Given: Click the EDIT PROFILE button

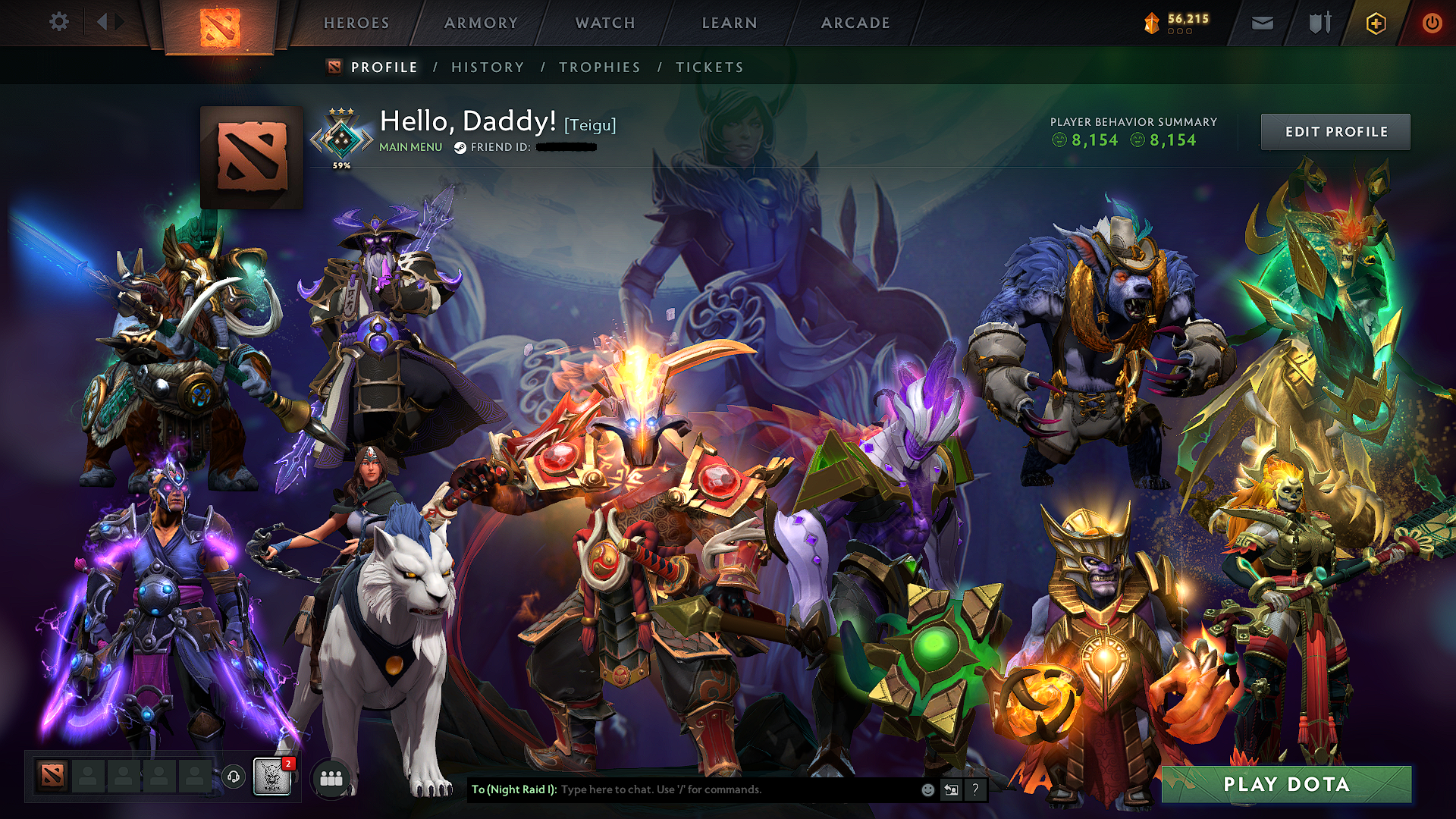Looking at the screenshot, I should [1335, 130].
